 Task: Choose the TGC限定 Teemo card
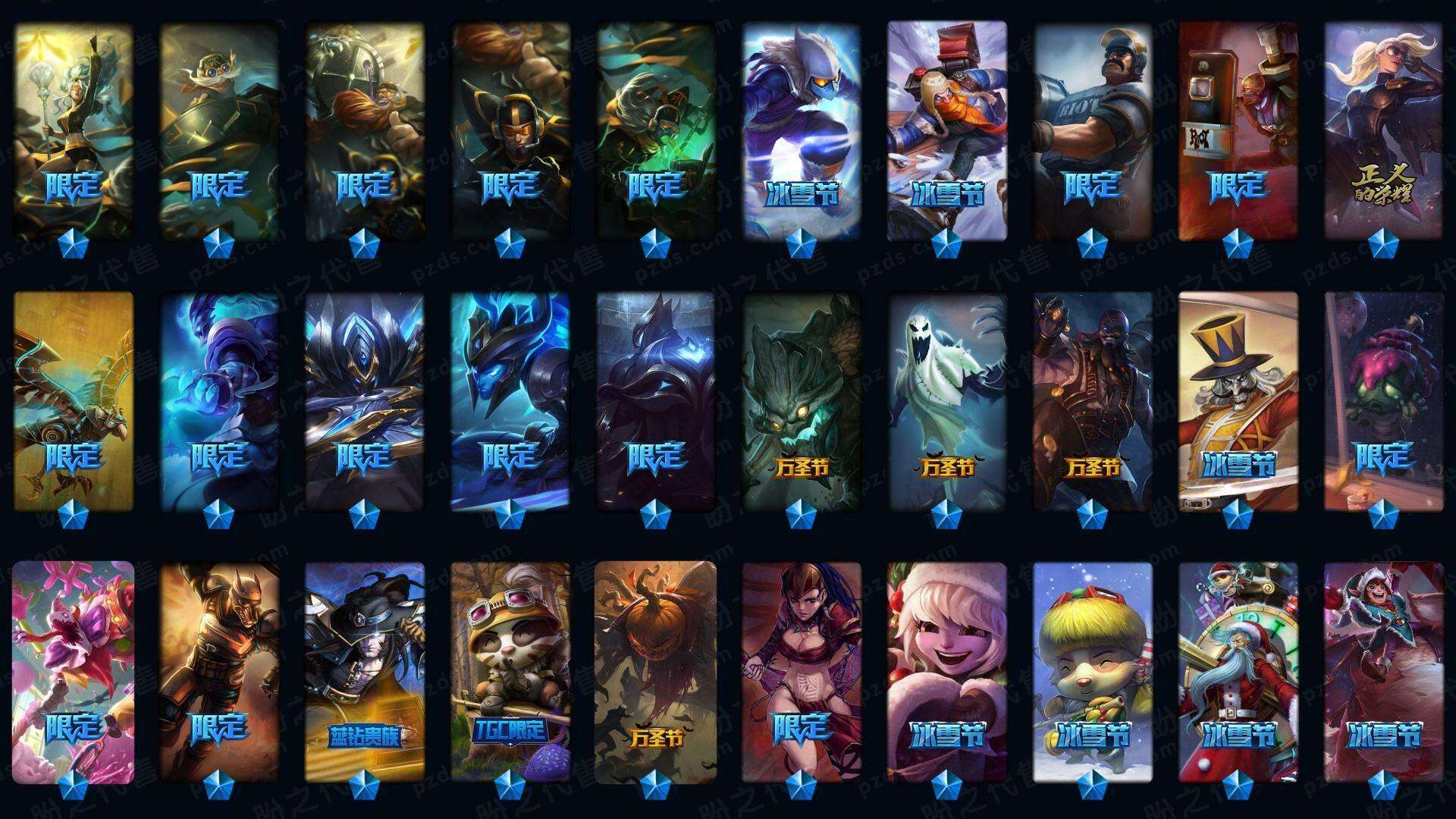(510, 671)
